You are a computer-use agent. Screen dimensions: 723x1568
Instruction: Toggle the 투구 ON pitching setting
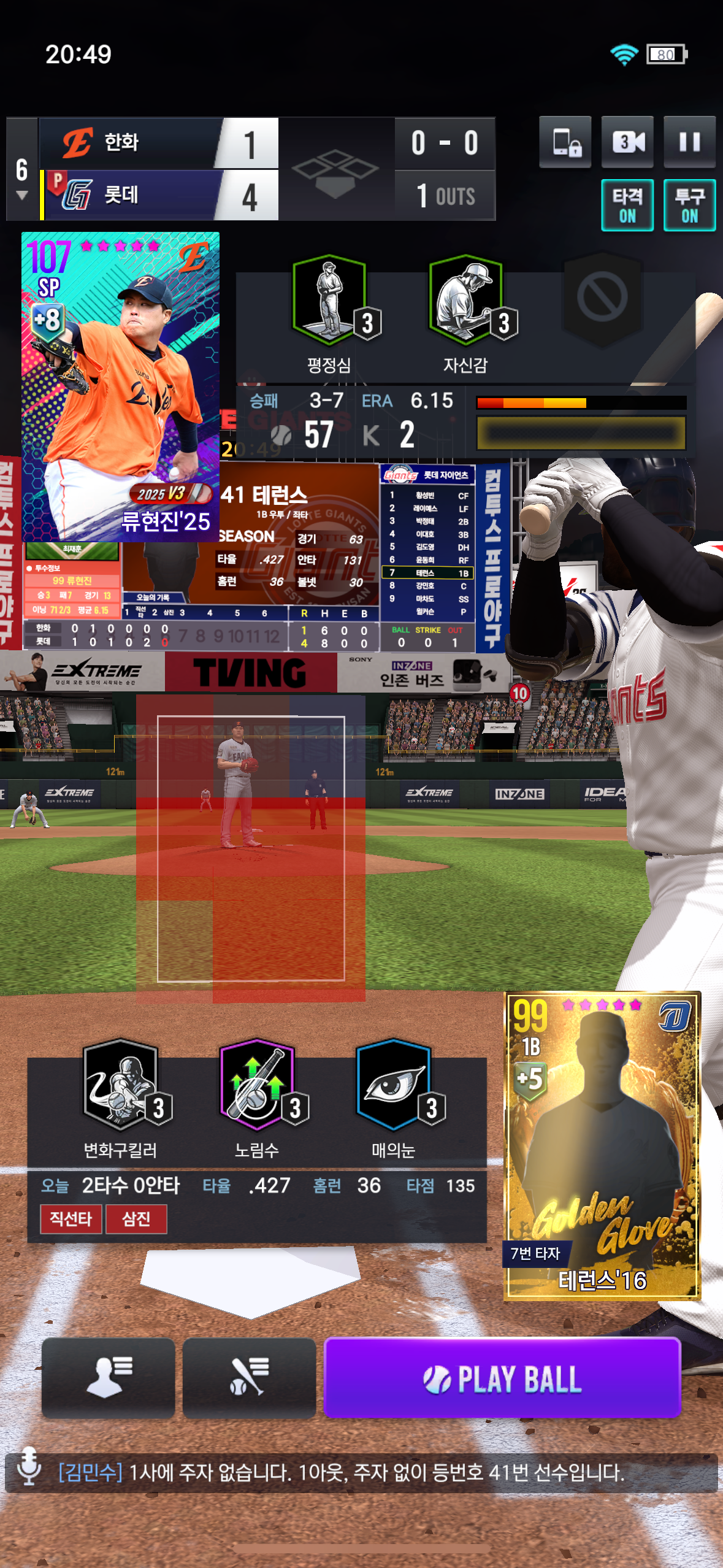[x=689, y=206]
